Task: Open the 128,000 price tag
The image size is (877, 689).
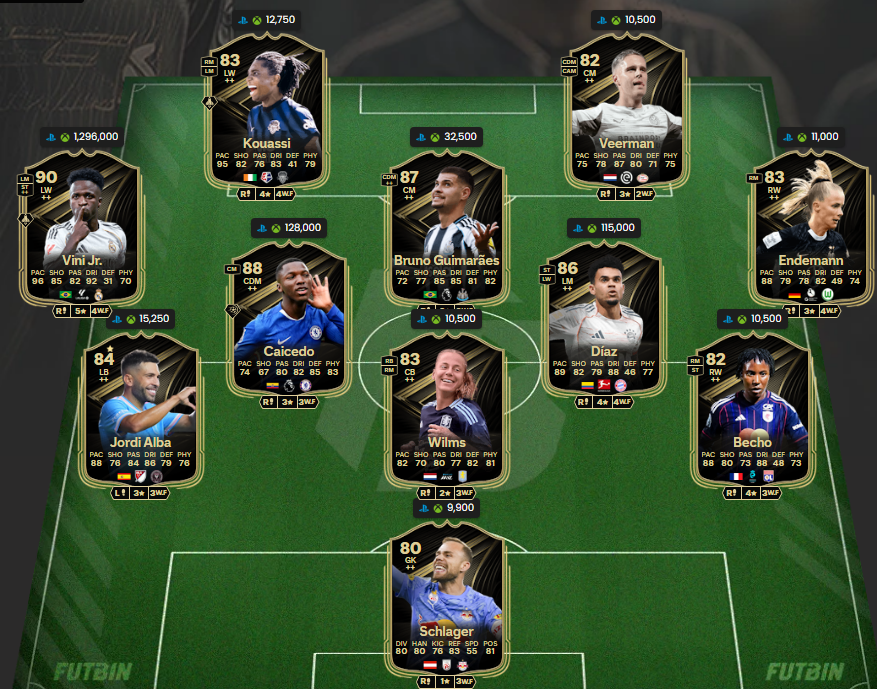Action: [291, 228]
